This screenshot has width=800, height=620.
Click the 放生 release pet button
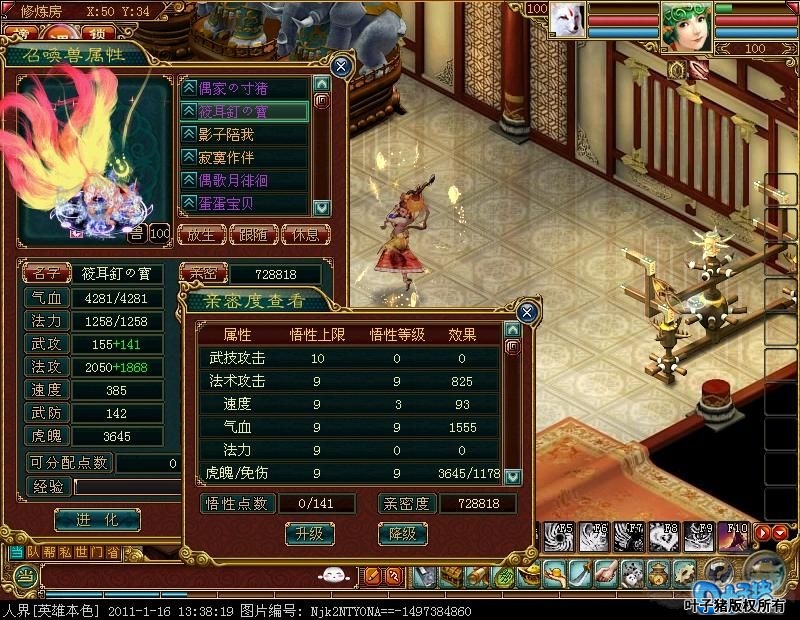(201, 235)
